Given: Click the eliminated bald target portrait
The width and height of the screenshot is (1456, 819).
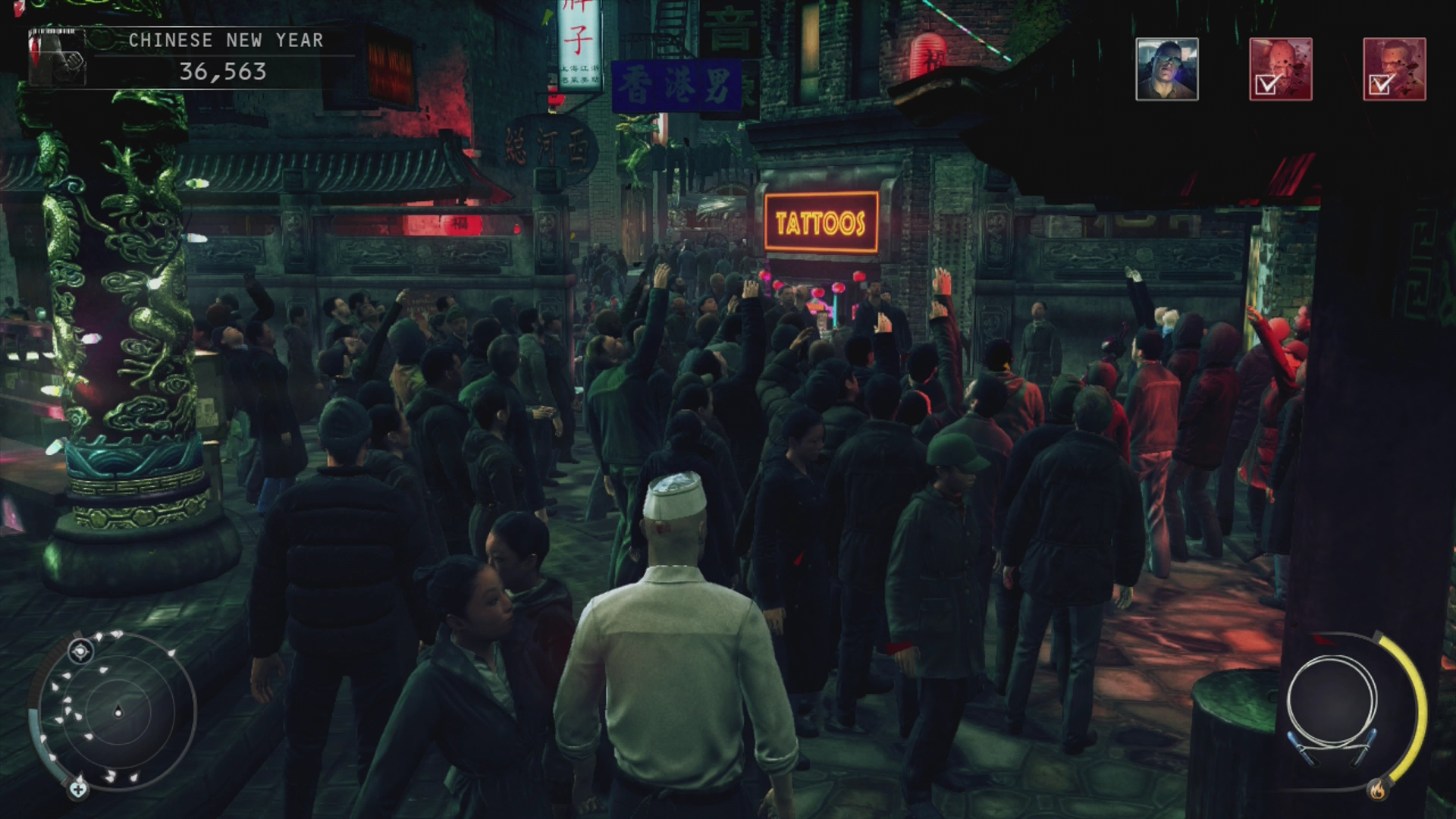Looking at the screenshot, I should (1280, 69).
